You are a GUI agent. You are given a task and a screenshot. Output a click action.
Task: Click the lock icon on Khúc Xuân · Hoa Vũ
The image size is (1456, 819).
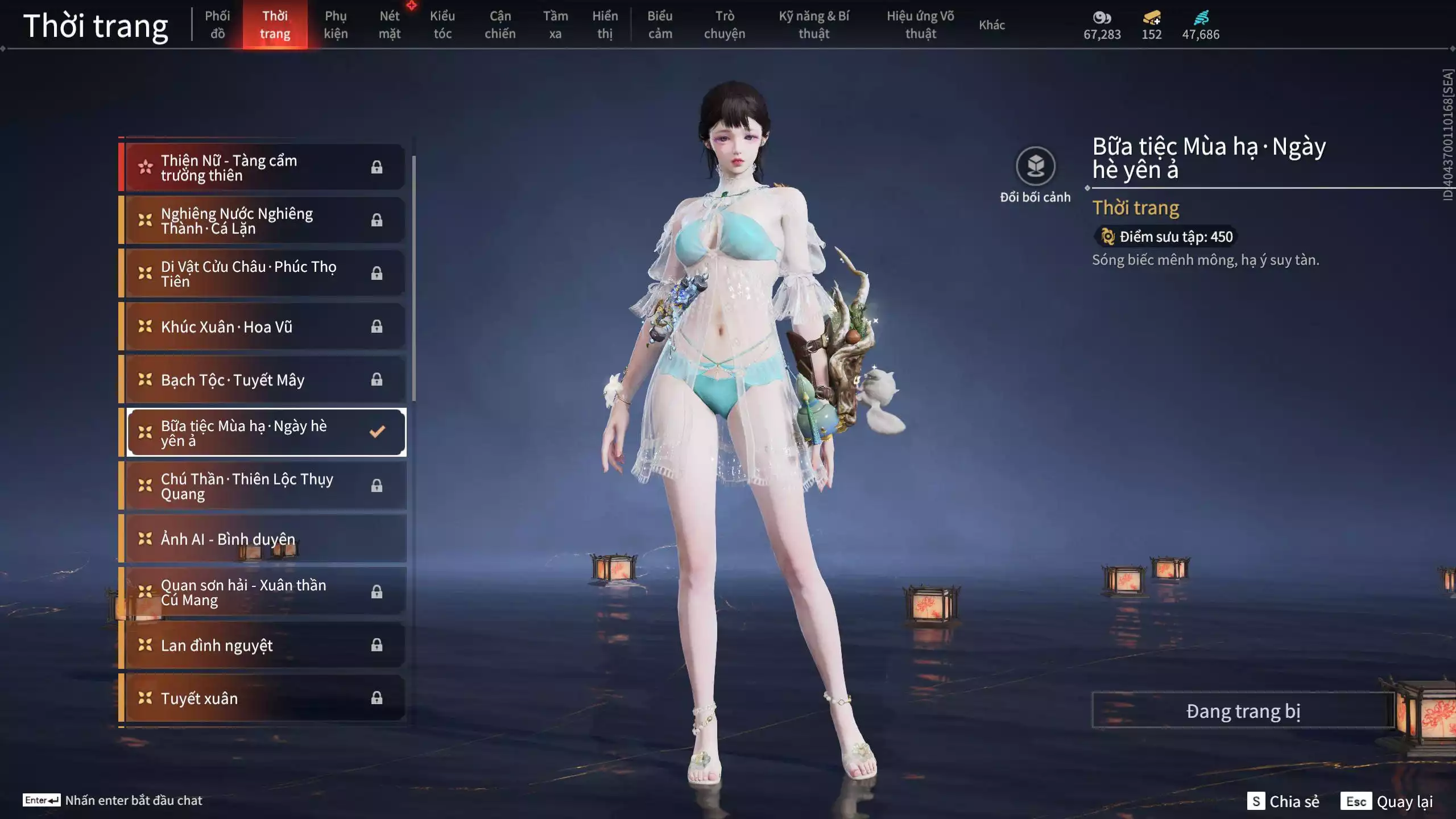click(377, 326)
